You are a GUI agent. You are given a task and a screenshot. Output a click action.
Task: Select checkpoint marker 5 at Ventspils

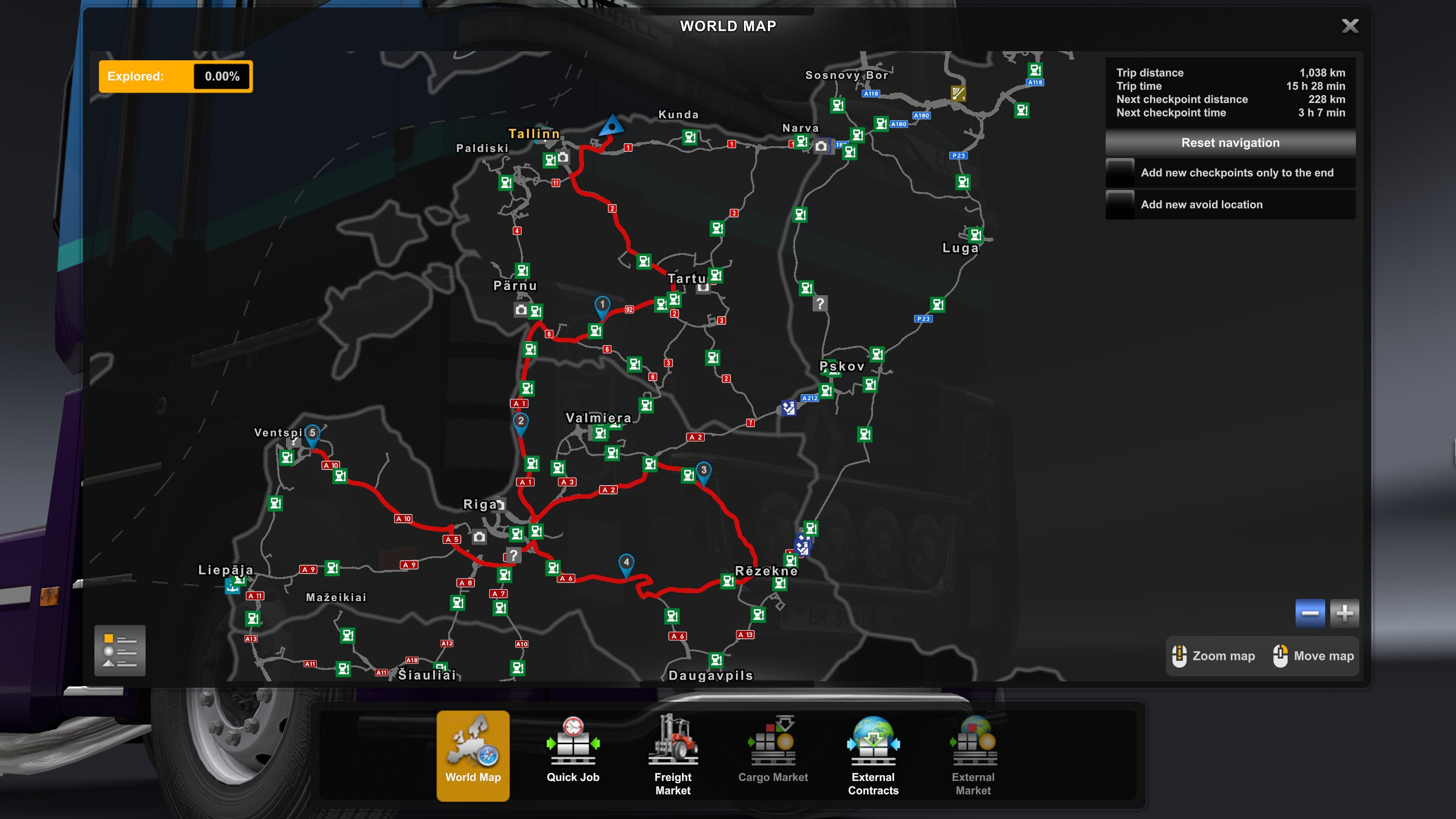click(x=313, y=433)
